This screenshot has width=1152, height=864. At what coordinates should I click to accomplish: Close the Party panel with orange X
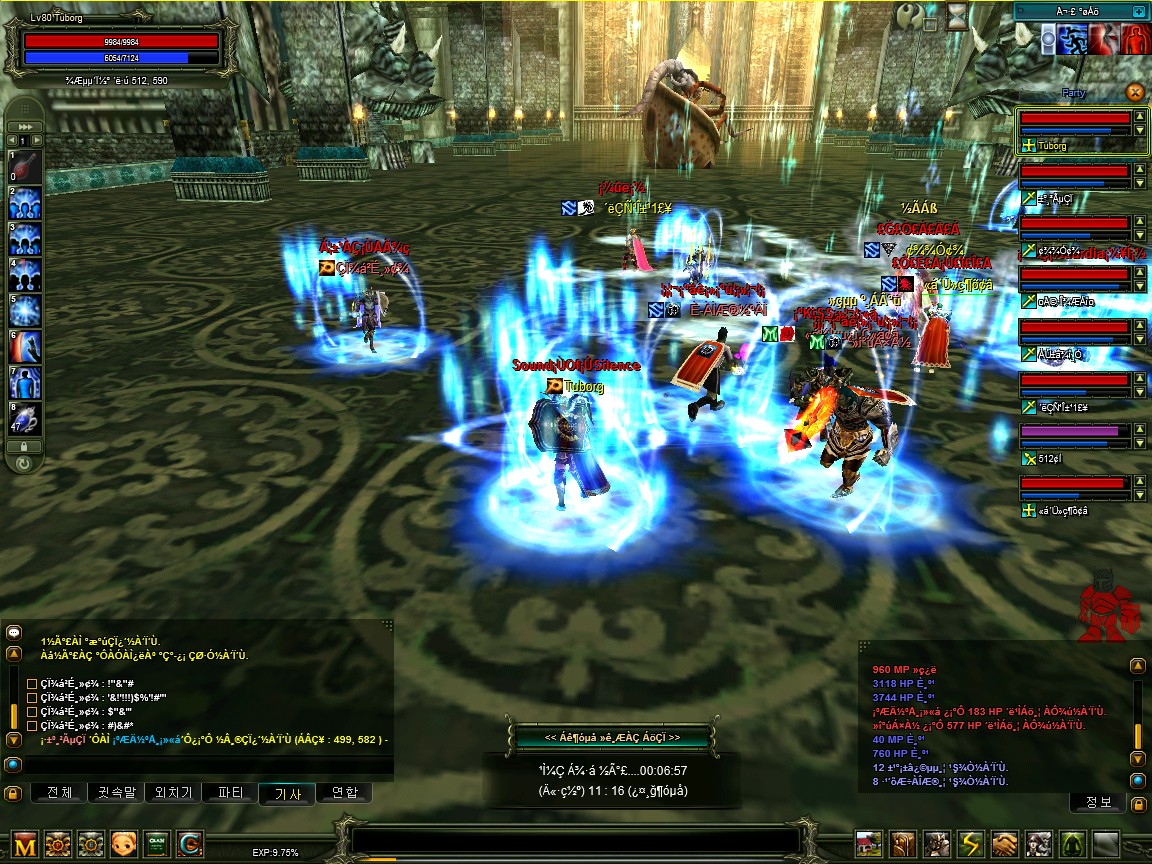point(1134,92)
